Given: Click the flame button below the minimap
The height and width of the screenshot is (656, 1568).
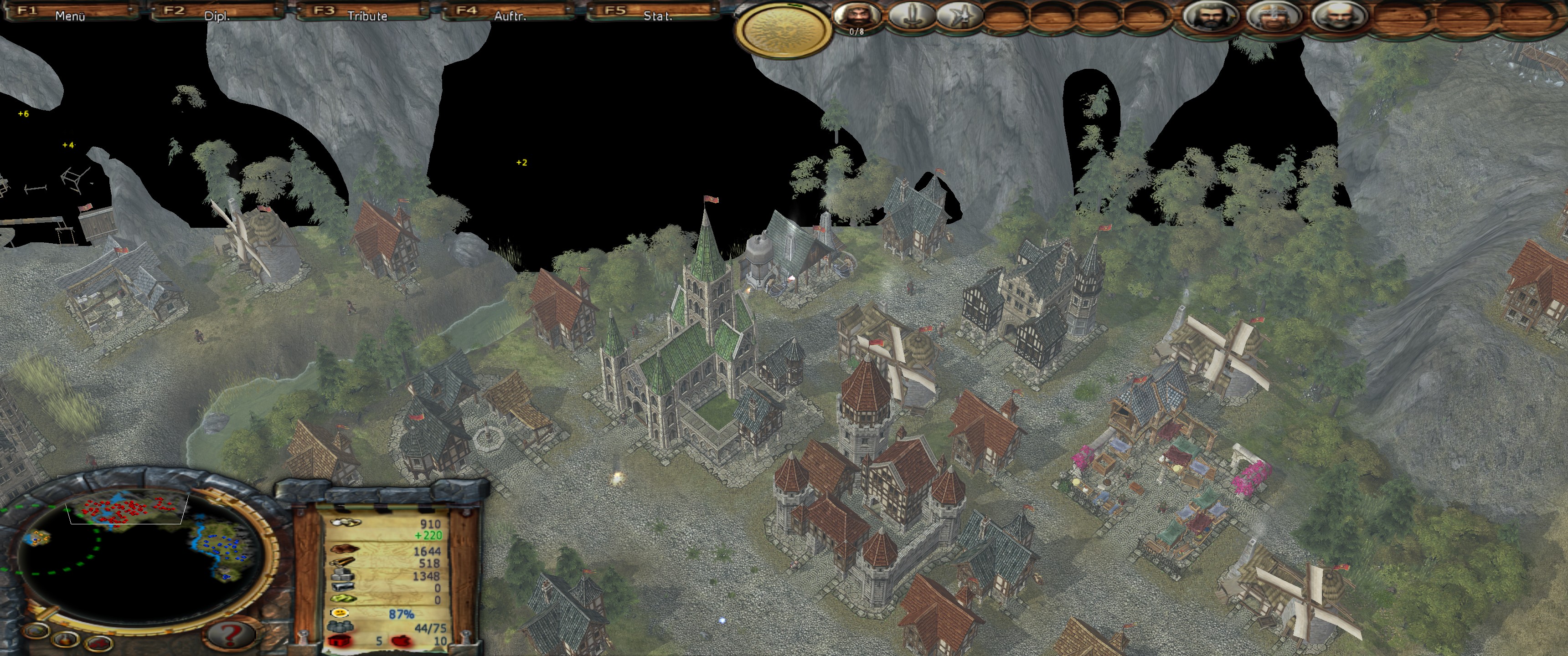Looking at the screenshot, I should (x=66, y=639).
